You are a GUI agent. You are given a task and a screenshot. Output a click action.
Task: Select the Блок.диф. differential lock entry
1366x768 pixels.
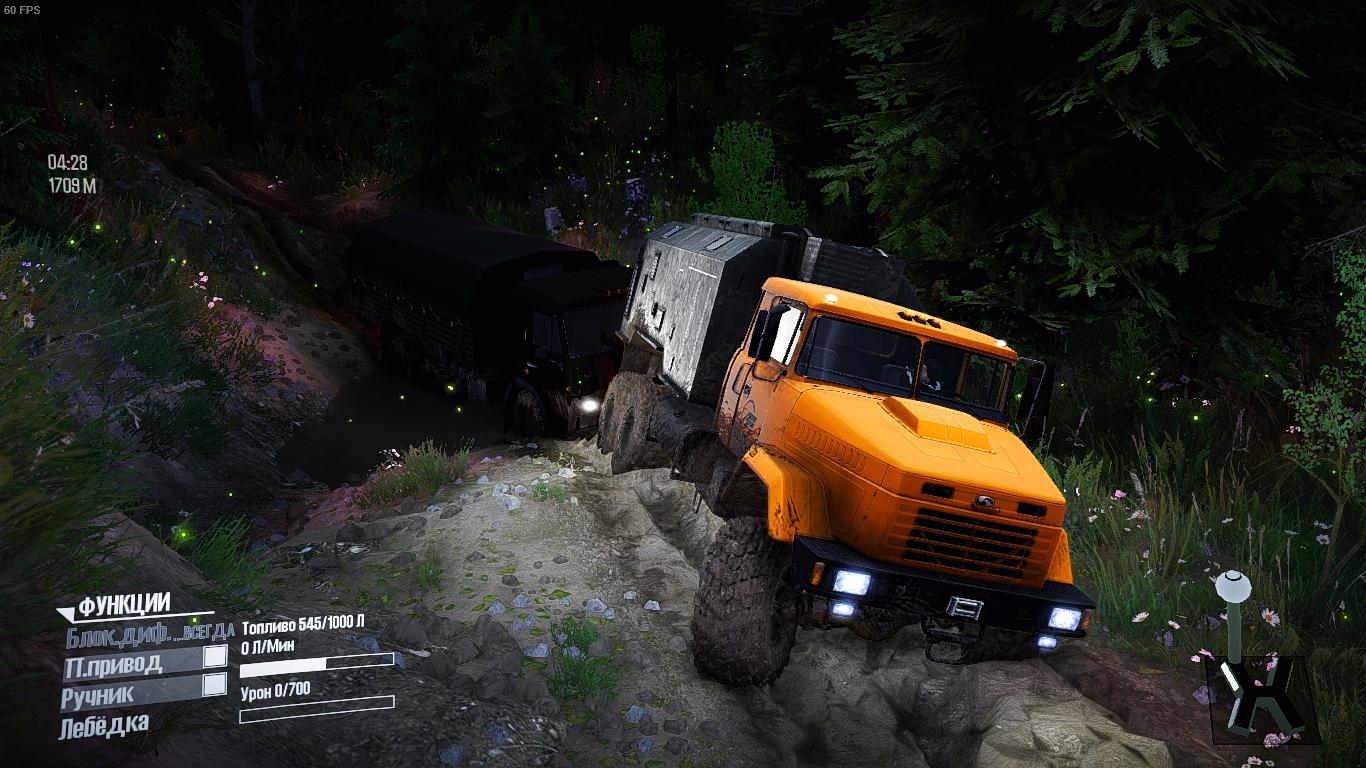click(x=150, y=632)
